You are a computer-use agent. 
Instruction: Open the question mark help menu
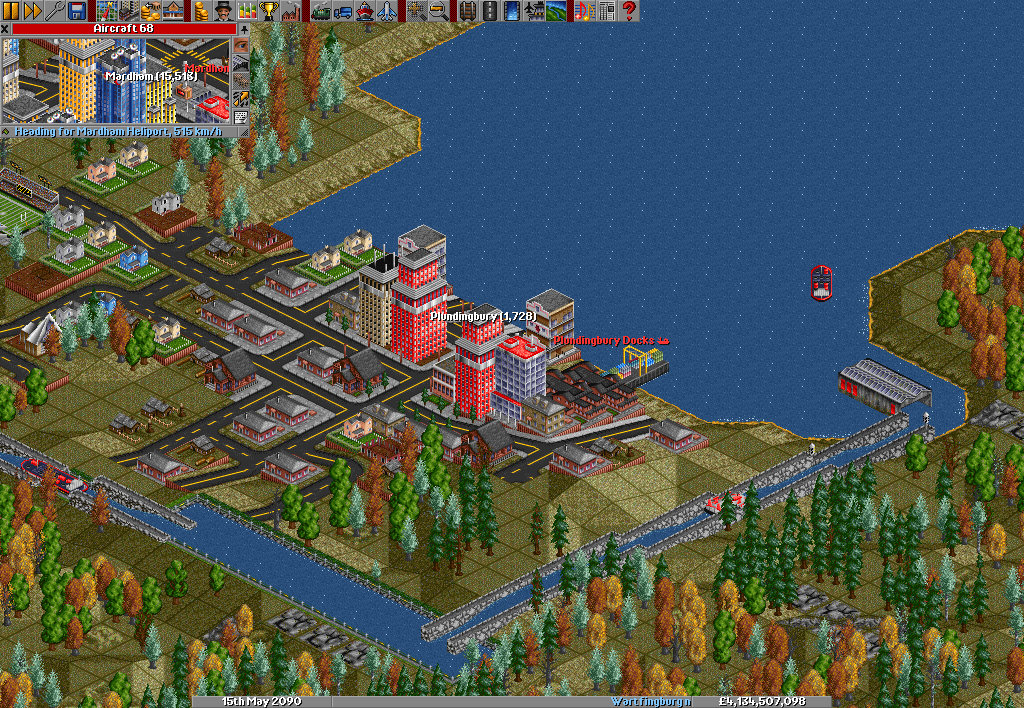(x=629, y=11)
